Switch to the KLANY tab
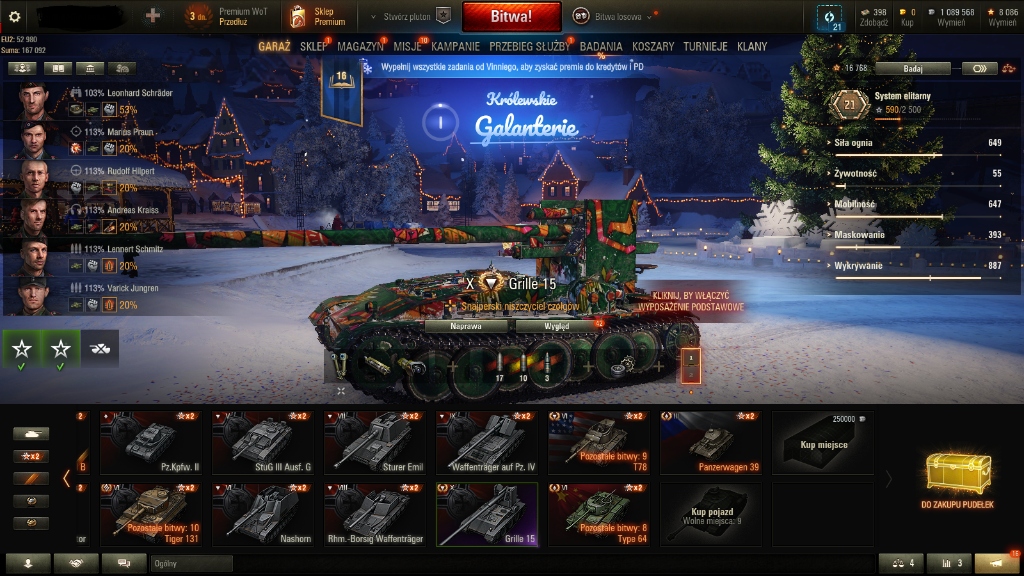 (x=752, y=46)
